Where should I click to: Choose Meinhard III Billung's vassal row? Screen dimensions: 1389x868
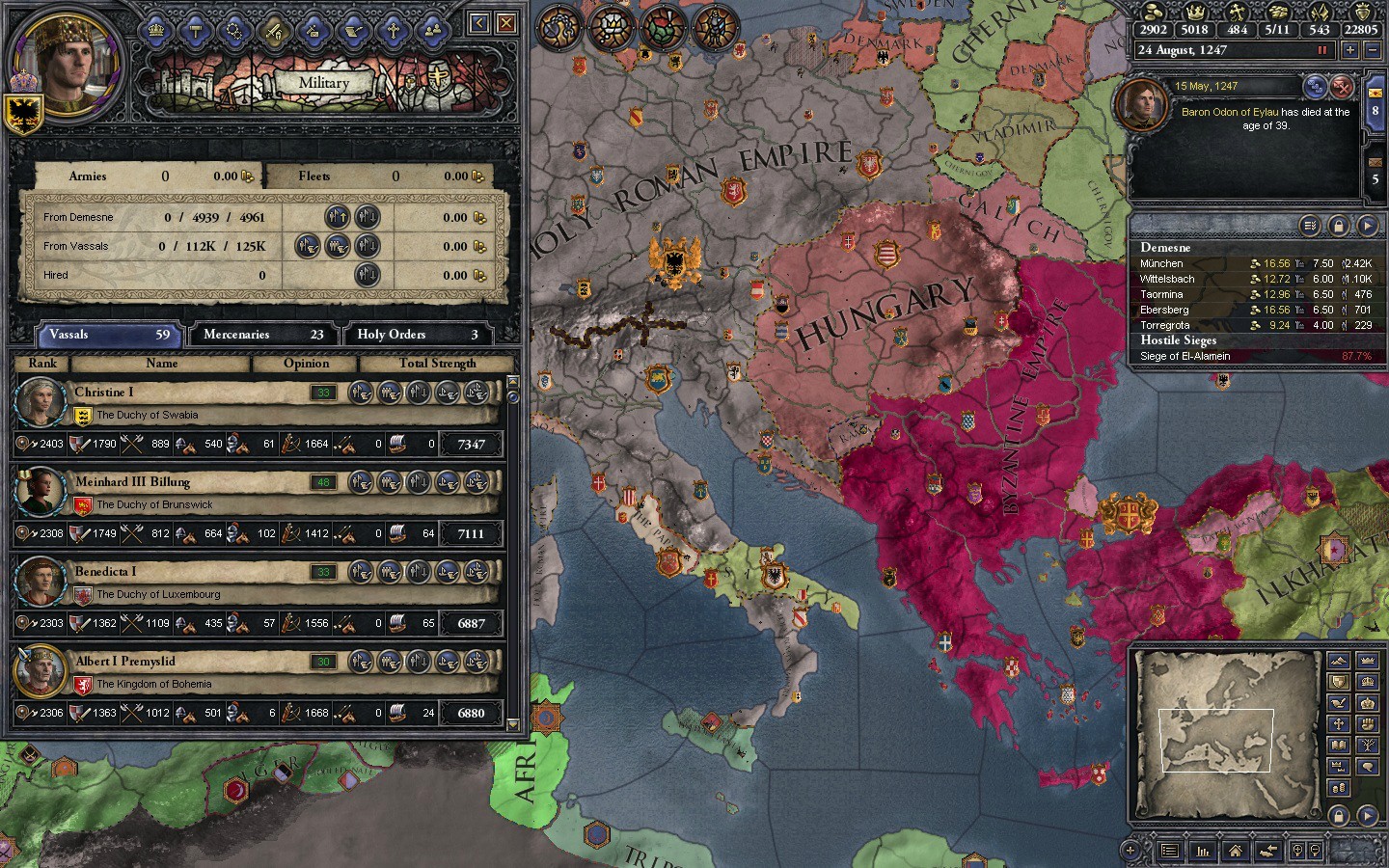193,493
